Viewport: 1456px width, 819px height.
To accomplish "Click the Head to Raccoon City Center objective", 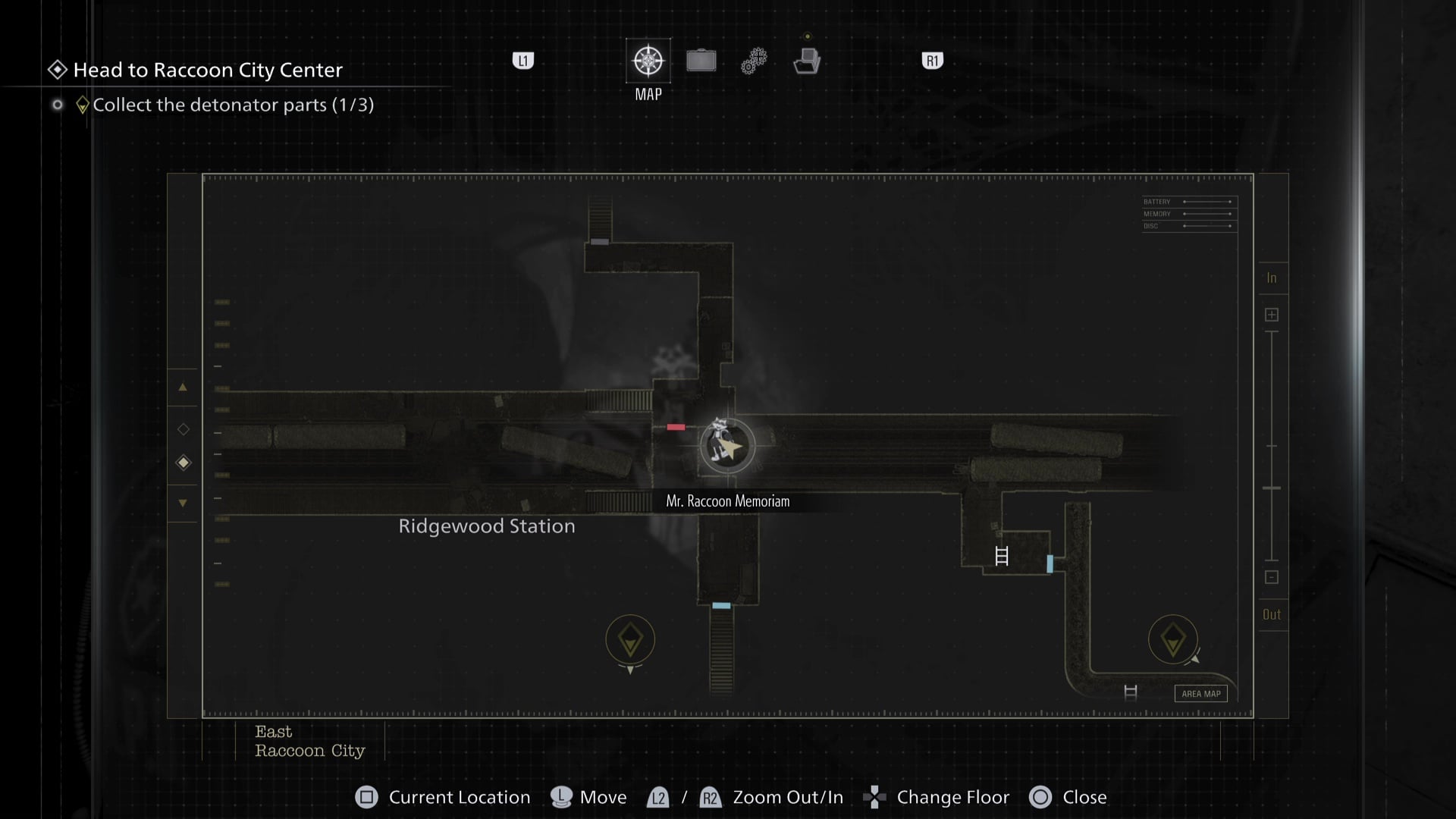I will click(208, 70).
